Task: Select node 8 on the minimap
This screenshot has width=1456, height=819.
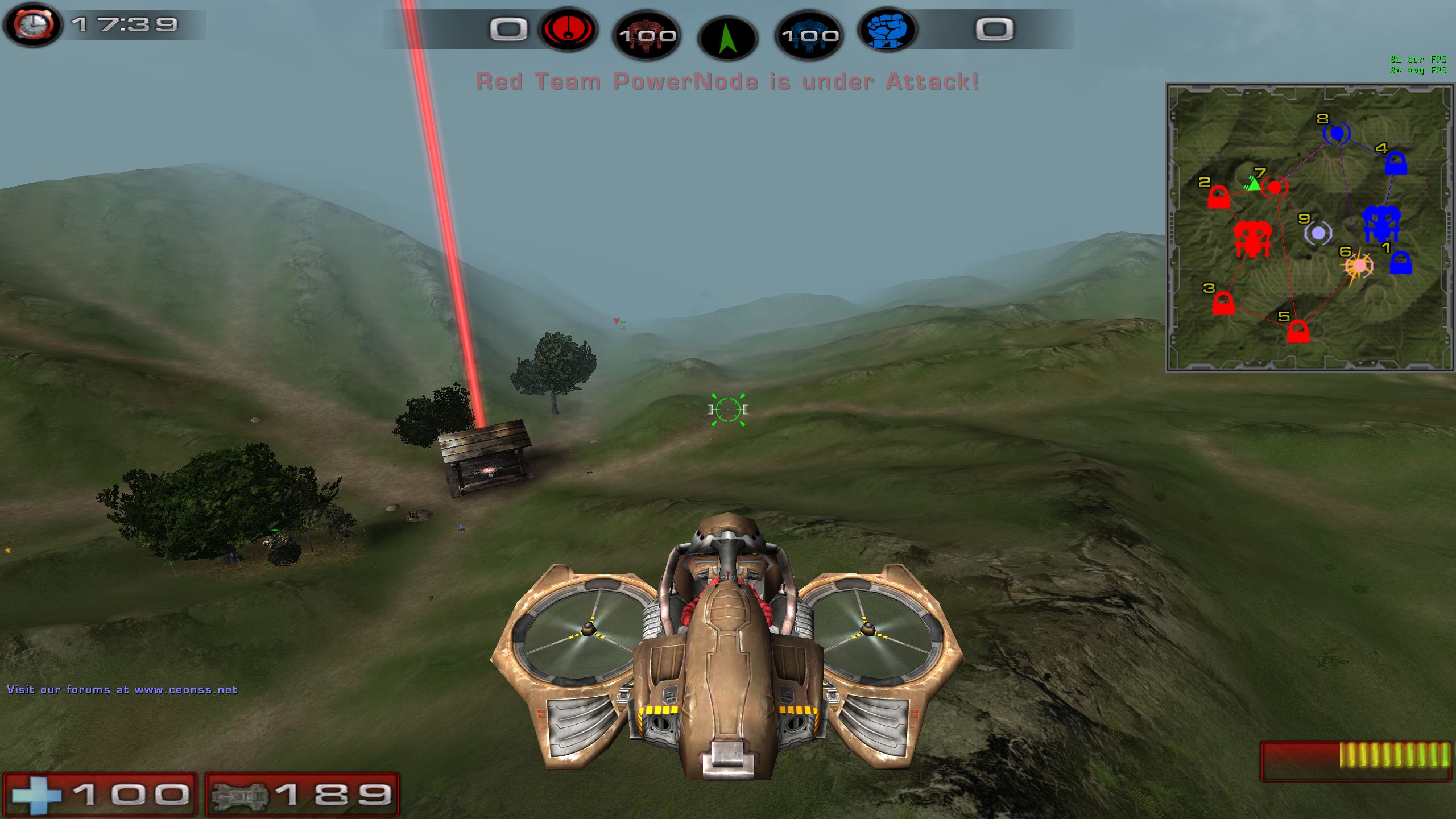Action: click(1336, 133)
